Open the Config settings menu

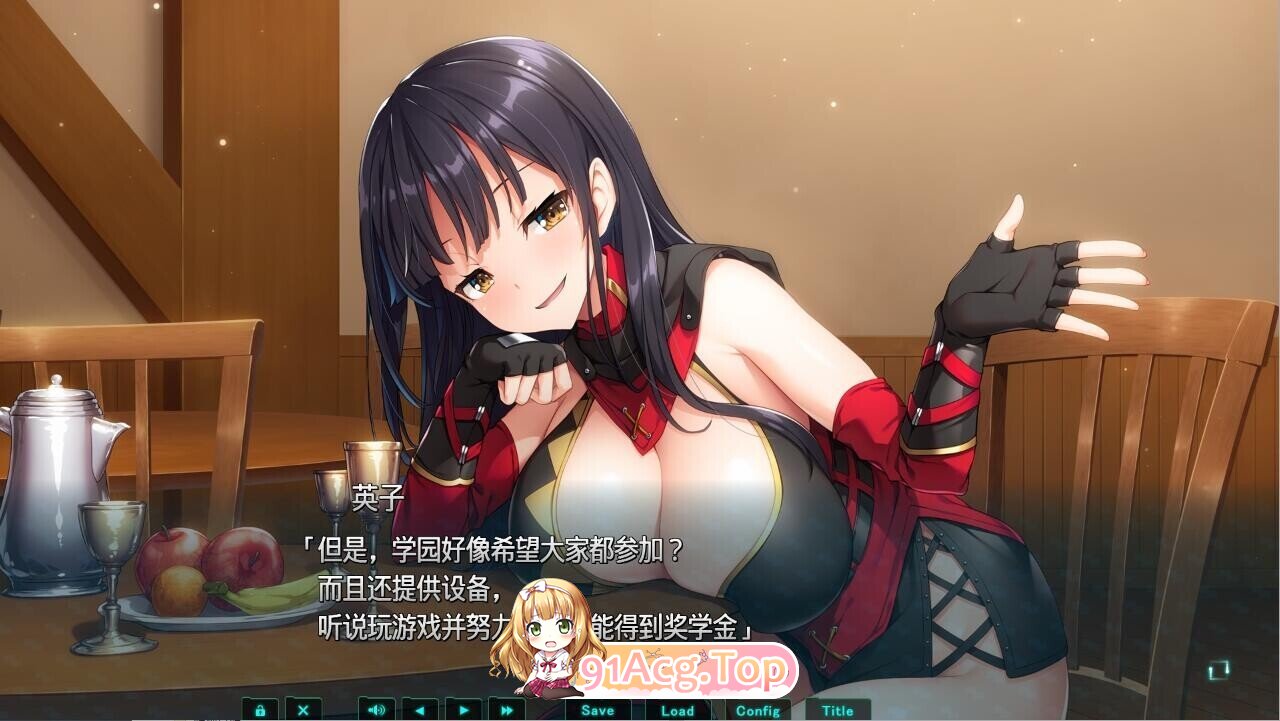coord(759,710)
